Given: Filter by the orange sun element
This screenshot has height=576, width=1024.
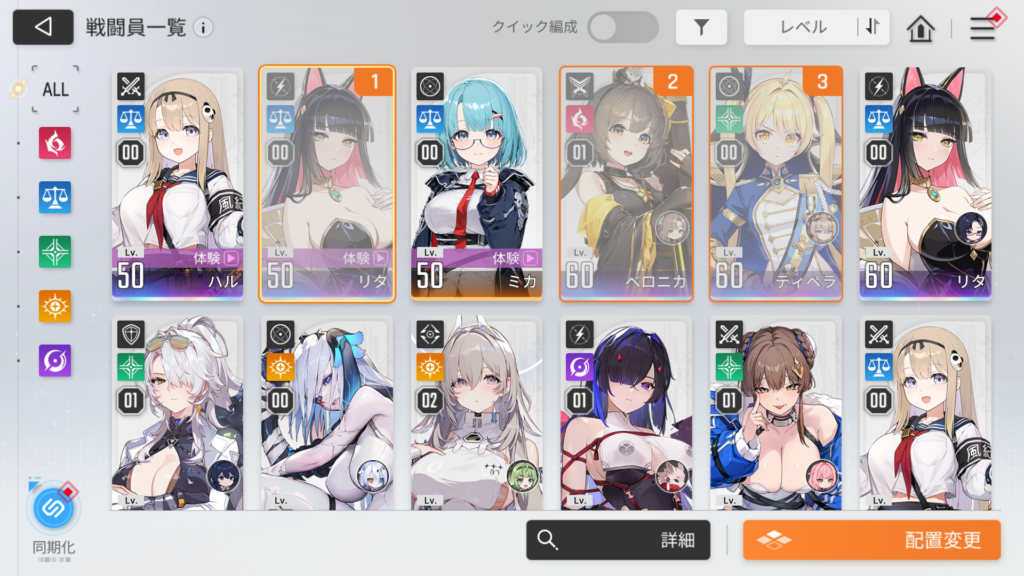Looking at the screenshot, I should pos(55,305).
